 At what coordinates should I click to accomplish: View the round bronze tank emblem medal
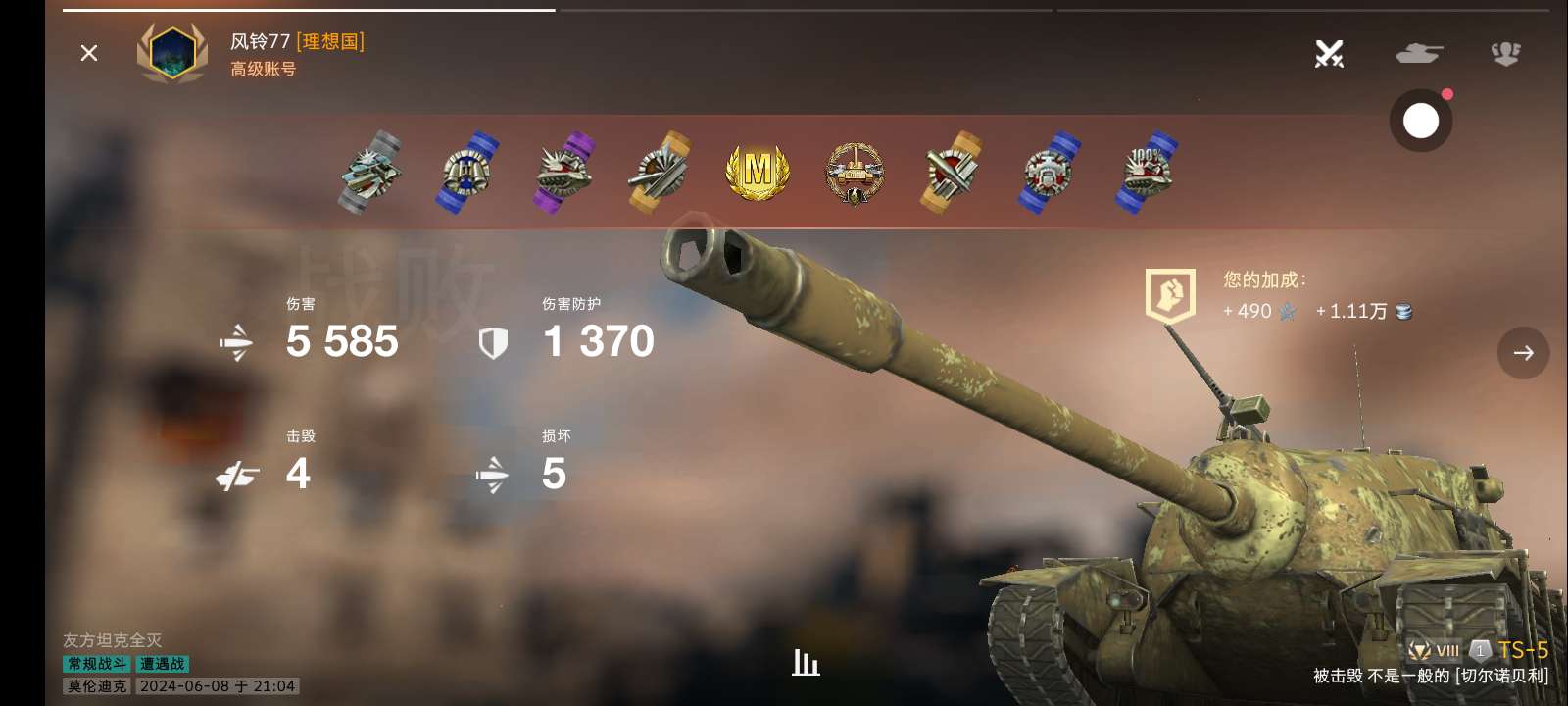point(855,174)
